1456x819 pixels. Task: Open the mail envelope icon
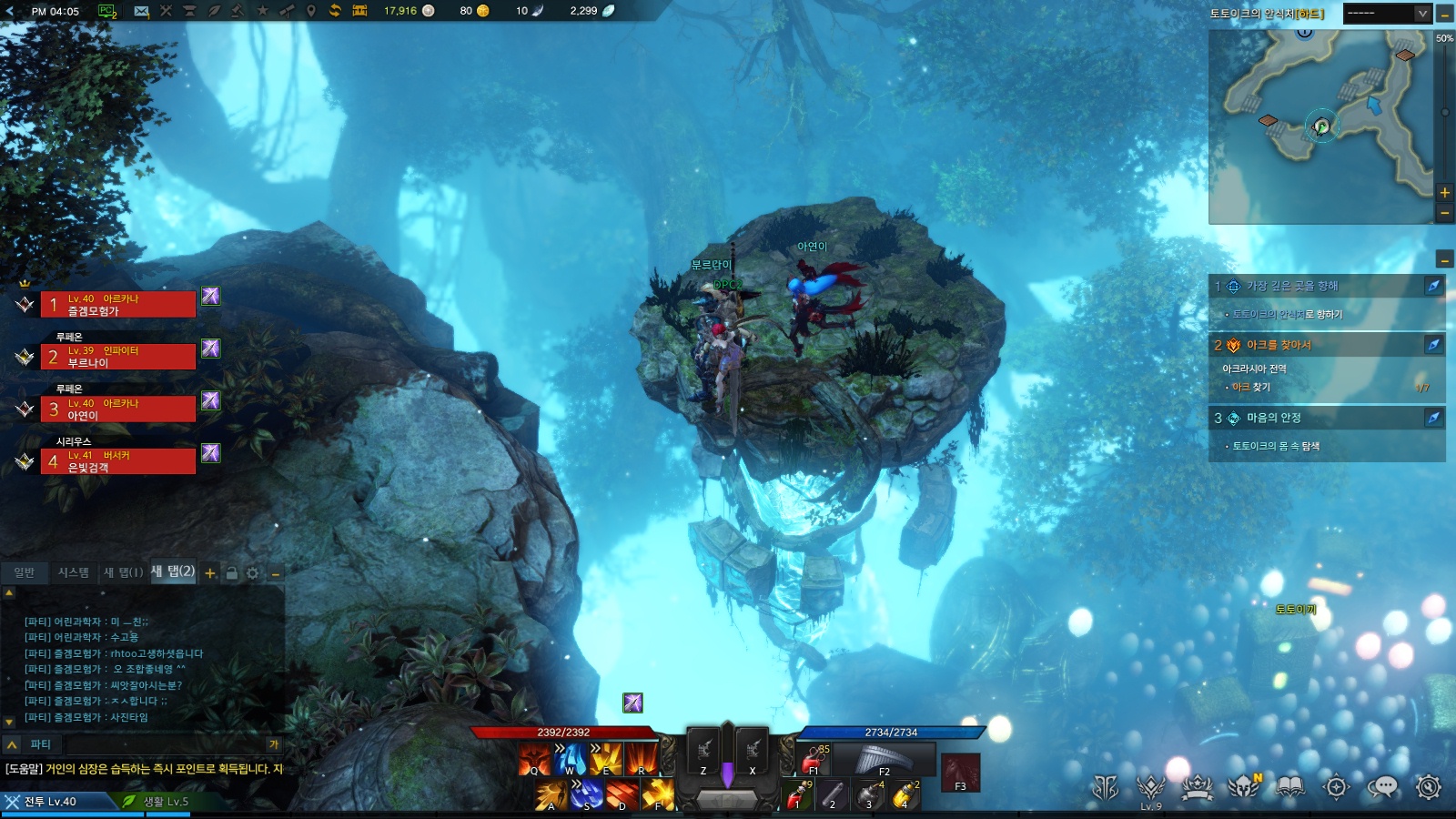(141, 11)
